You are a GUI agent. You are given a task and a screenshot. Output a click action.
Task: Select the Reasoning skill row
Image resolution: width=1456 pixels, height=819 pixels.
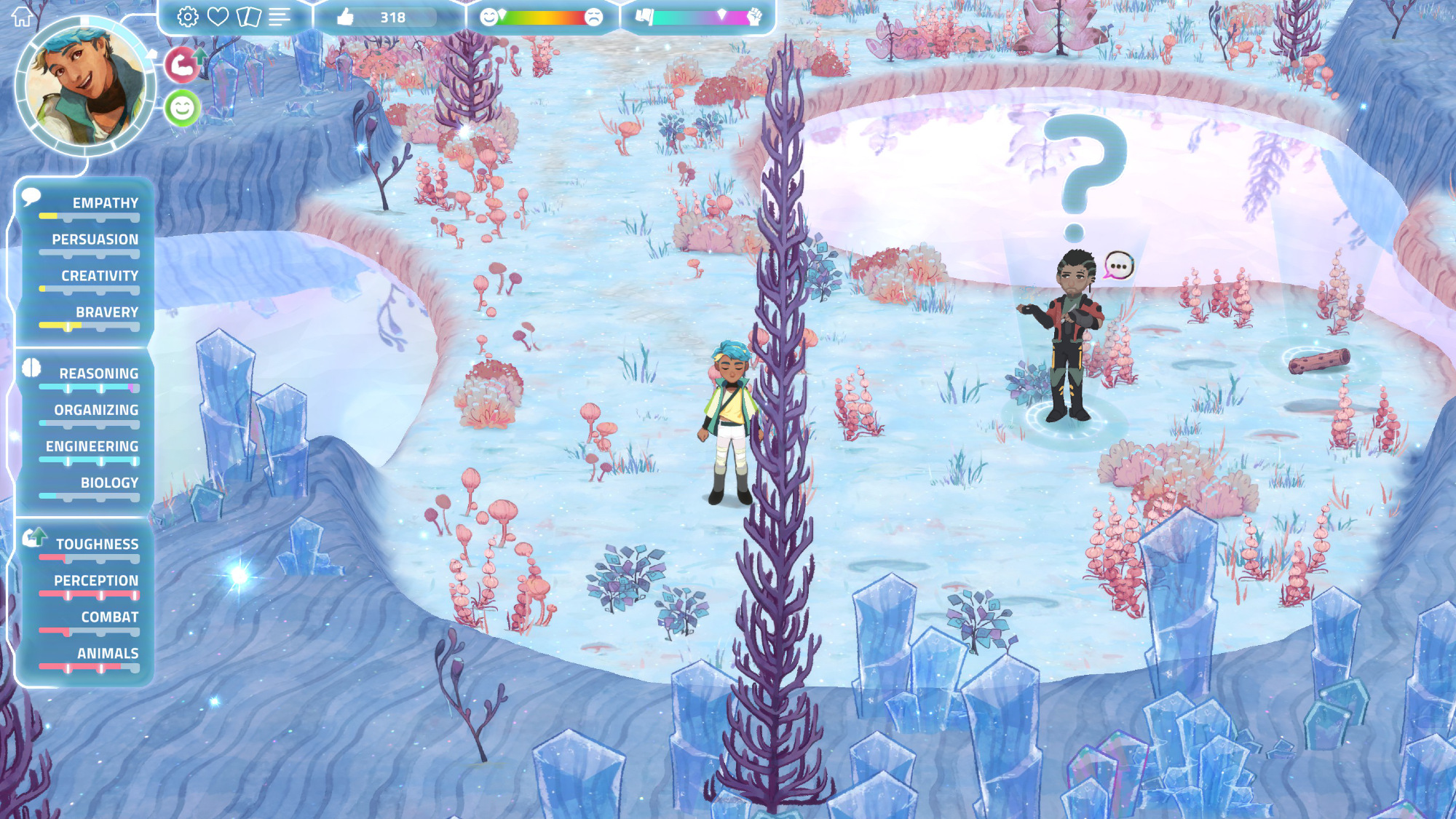pos(88,377)
